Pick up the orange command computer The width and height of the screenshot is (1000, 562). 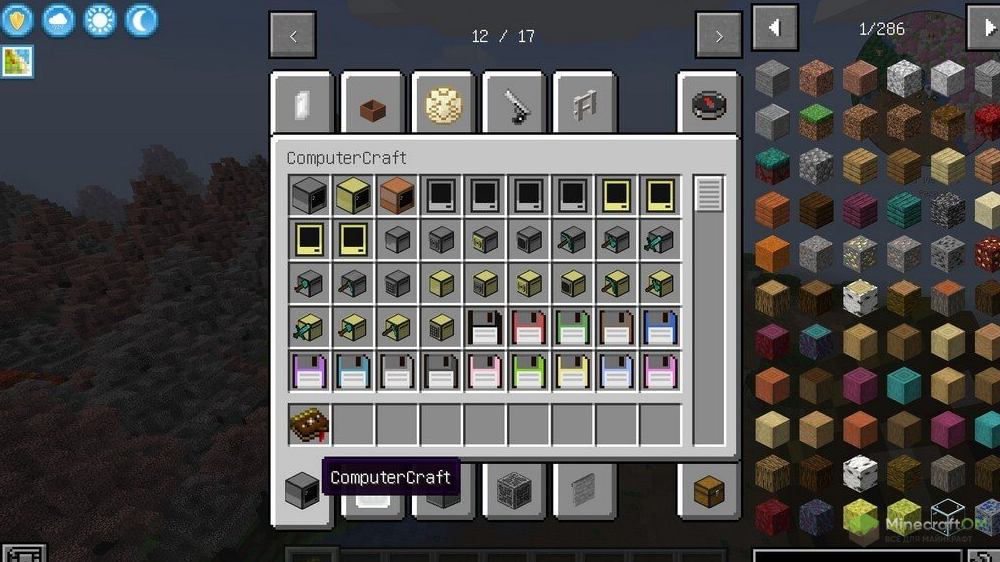(397, 197)
